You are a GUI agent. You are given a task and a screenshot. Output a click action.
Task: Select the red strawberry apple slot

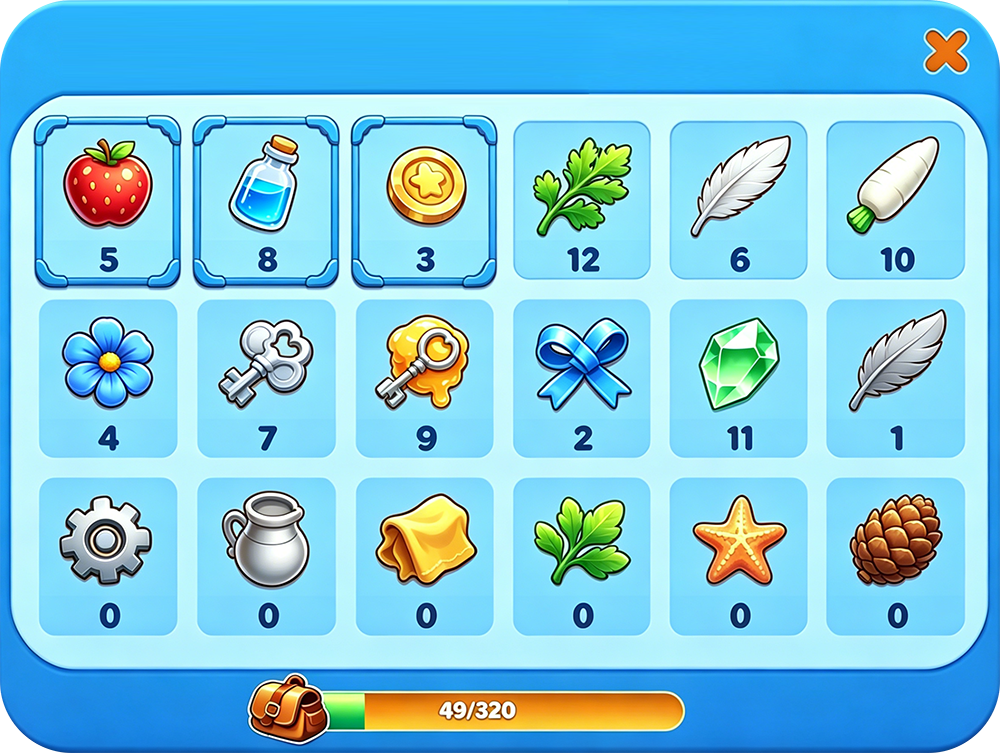point(108,200)
